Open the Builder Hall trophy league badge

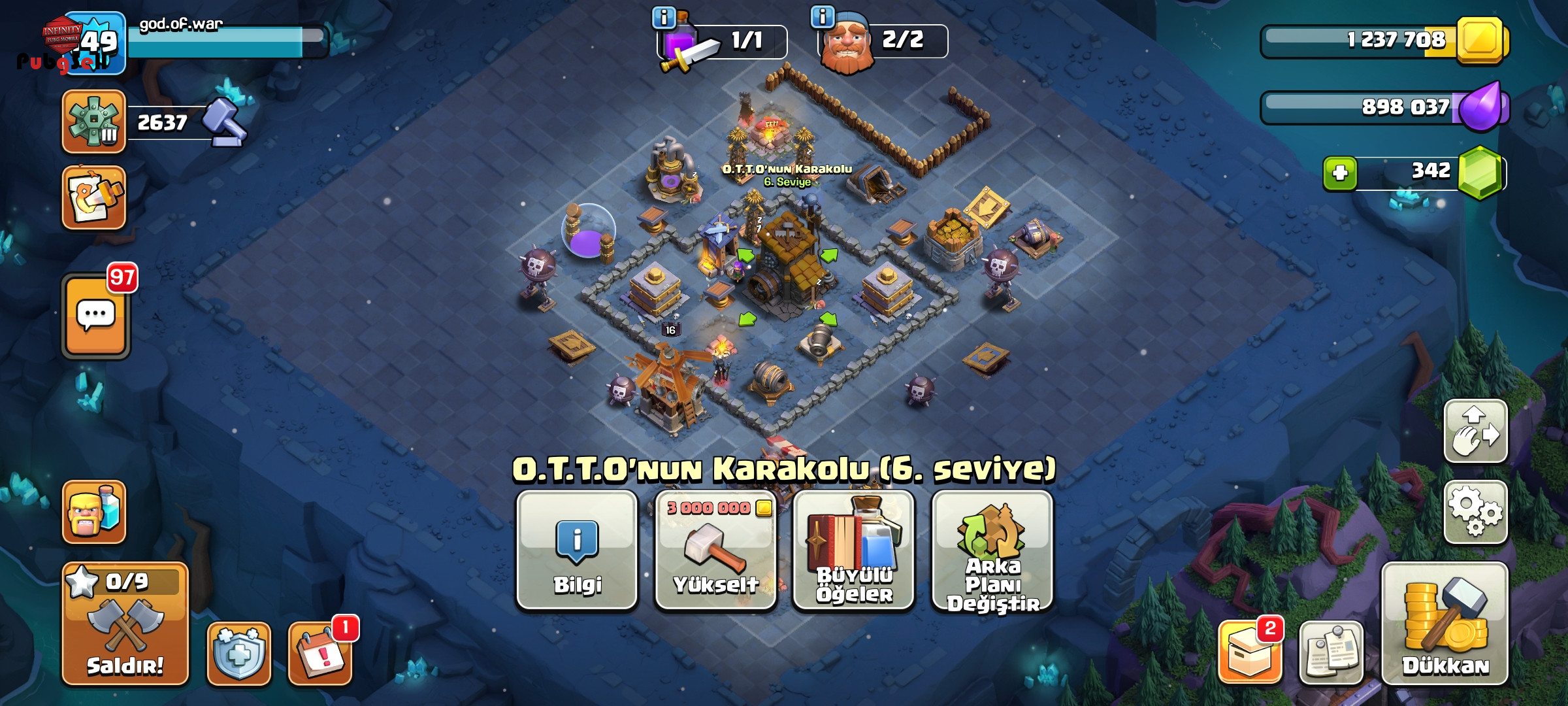(94, 122)
